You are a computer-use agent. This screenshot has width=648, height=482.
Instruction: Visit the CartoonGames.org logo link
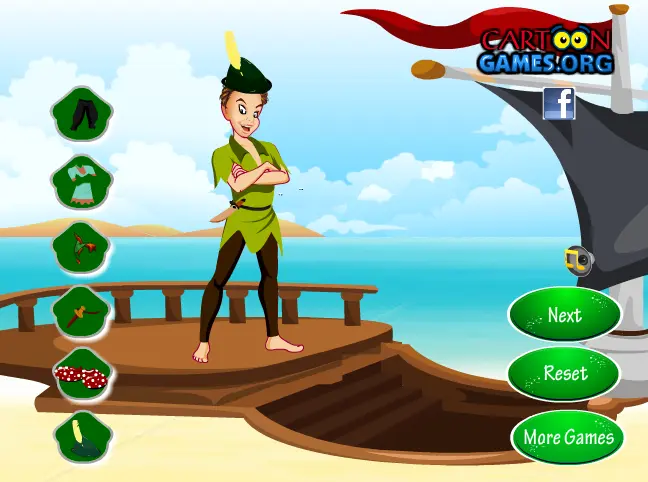click(x=545, y=52)
